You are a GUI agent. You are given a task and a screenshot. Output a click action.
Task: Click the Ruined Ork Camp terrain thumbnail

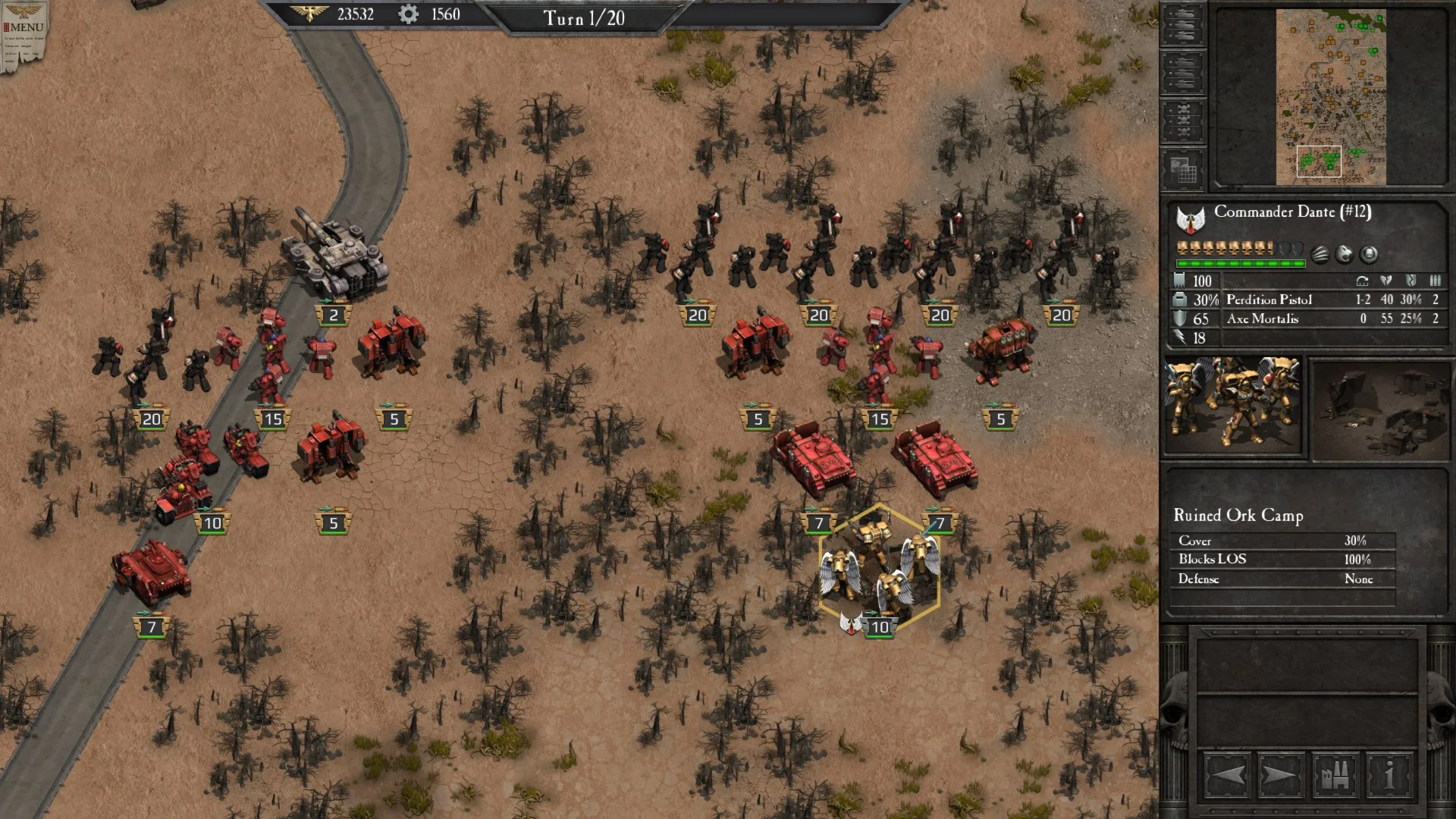coord(1380,410)
